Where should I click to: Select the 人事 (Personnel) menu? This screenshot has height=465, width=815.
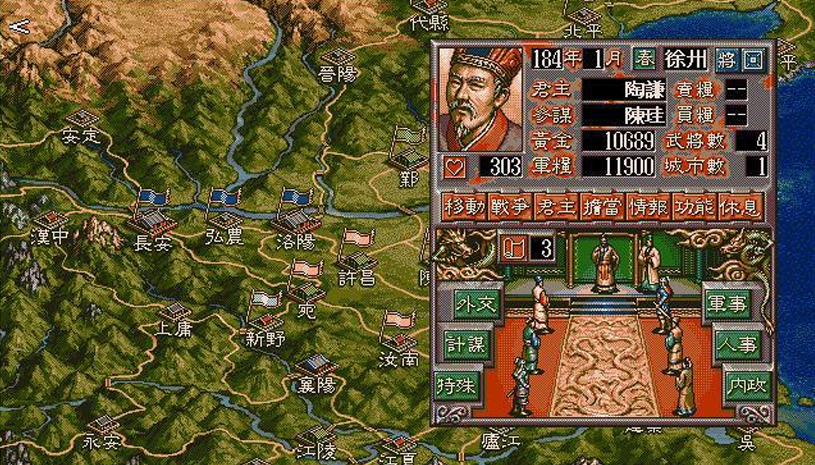point(737,345)
